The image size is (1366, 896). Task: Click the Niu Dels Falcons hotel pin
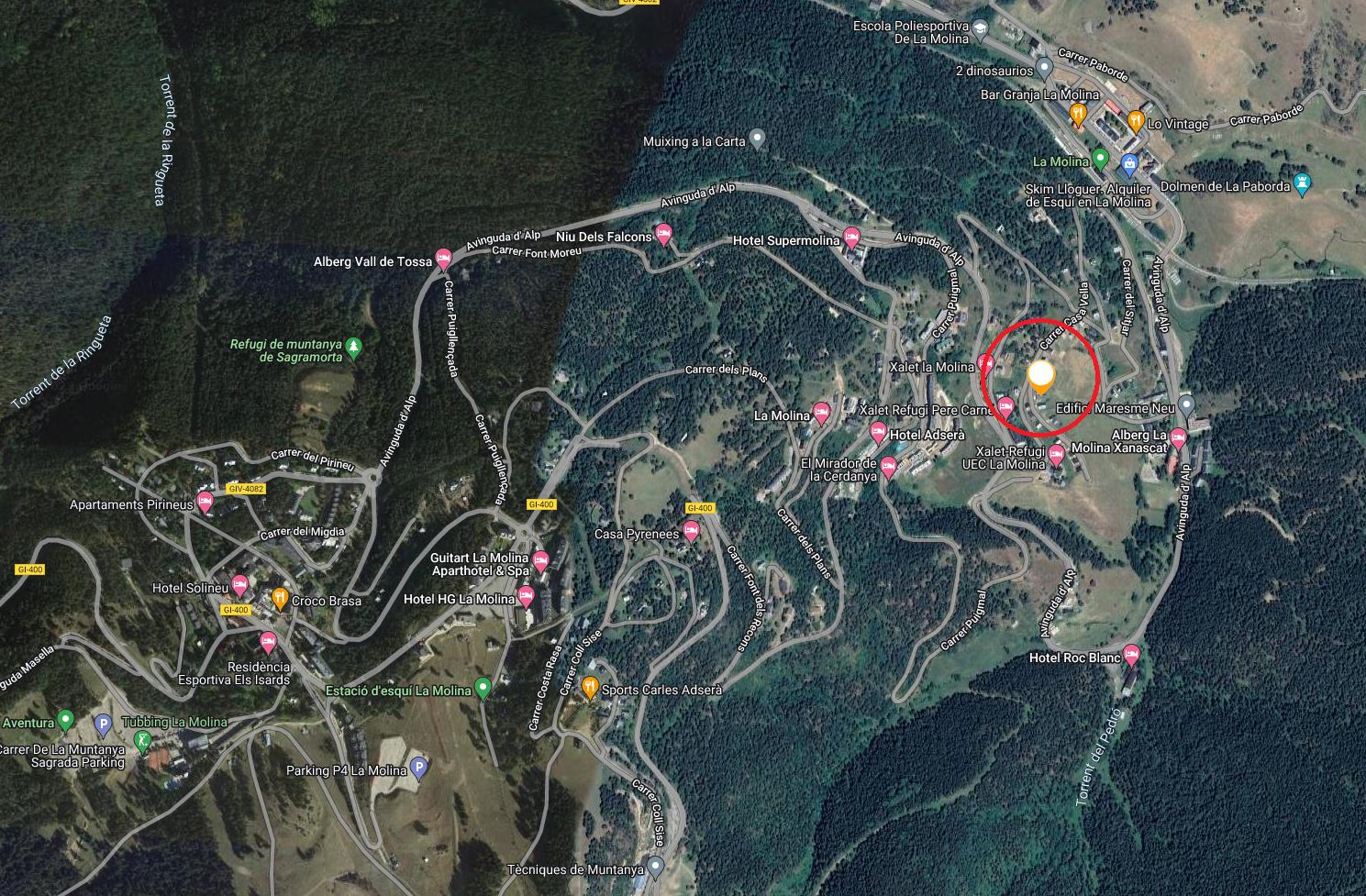(664, 233)
